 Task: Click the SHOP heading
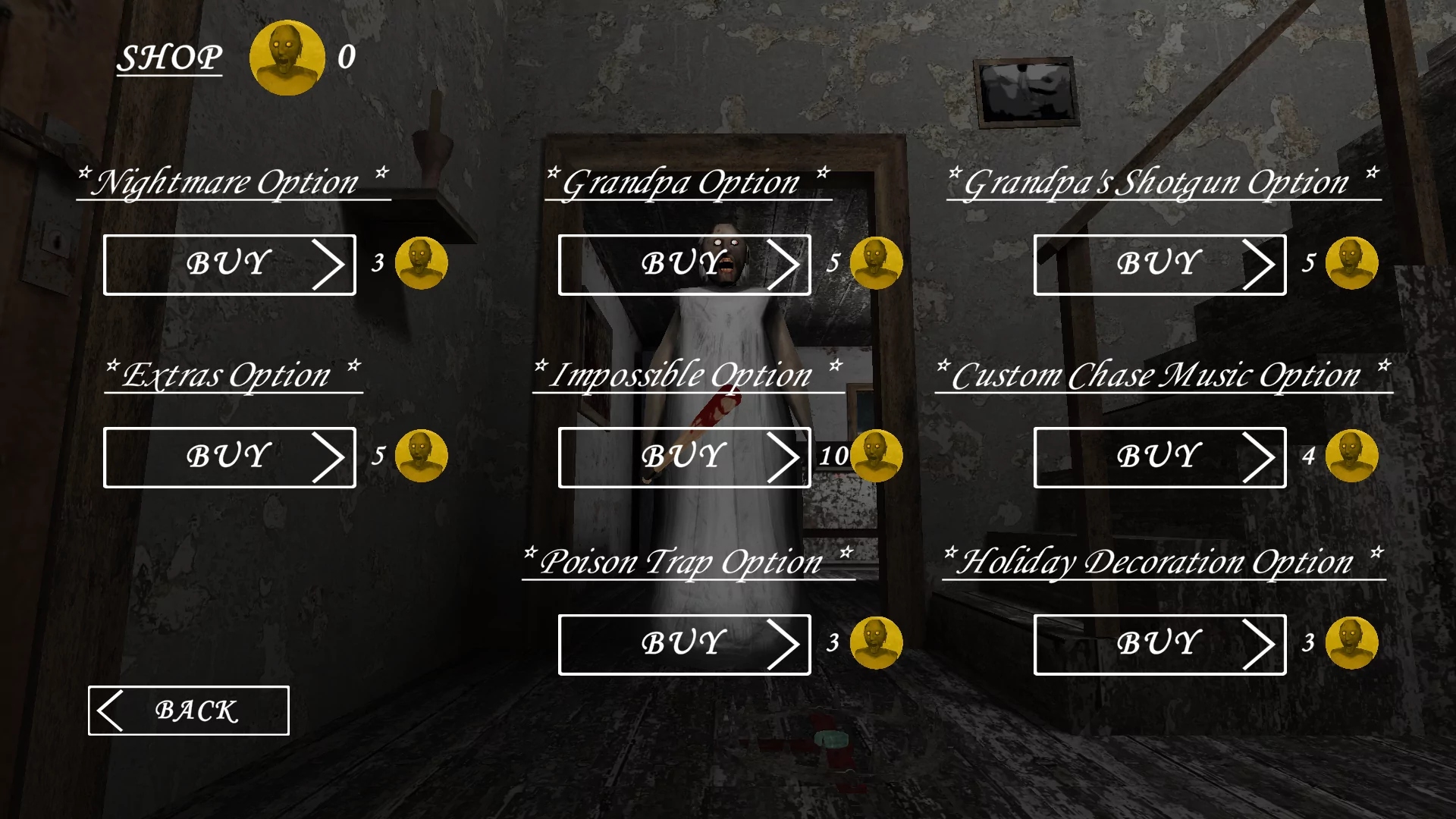[168, 57]
